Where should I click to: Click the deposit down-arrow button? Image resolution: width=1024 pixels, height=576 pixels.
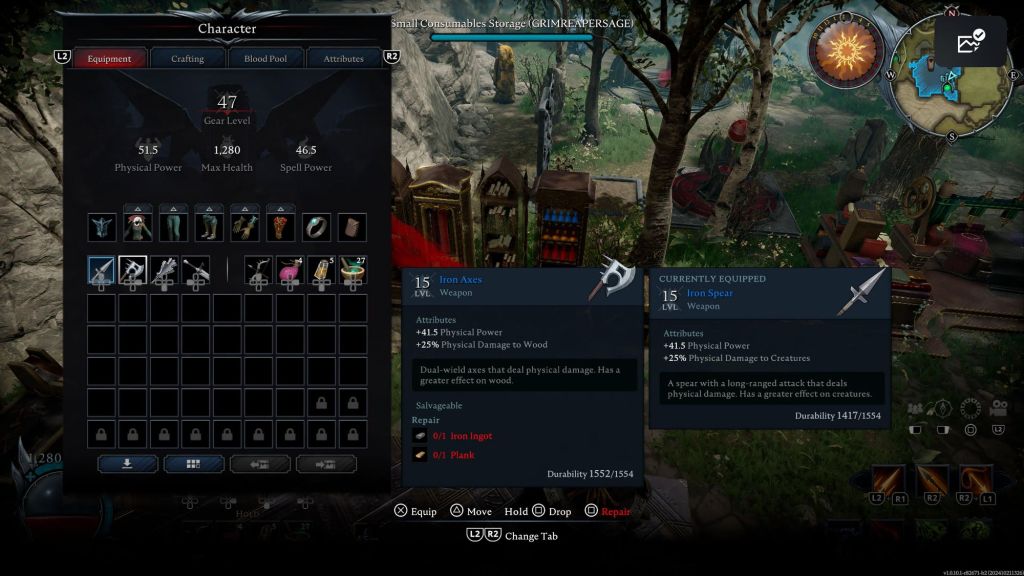pyautogui.click(x=127, y=464)
